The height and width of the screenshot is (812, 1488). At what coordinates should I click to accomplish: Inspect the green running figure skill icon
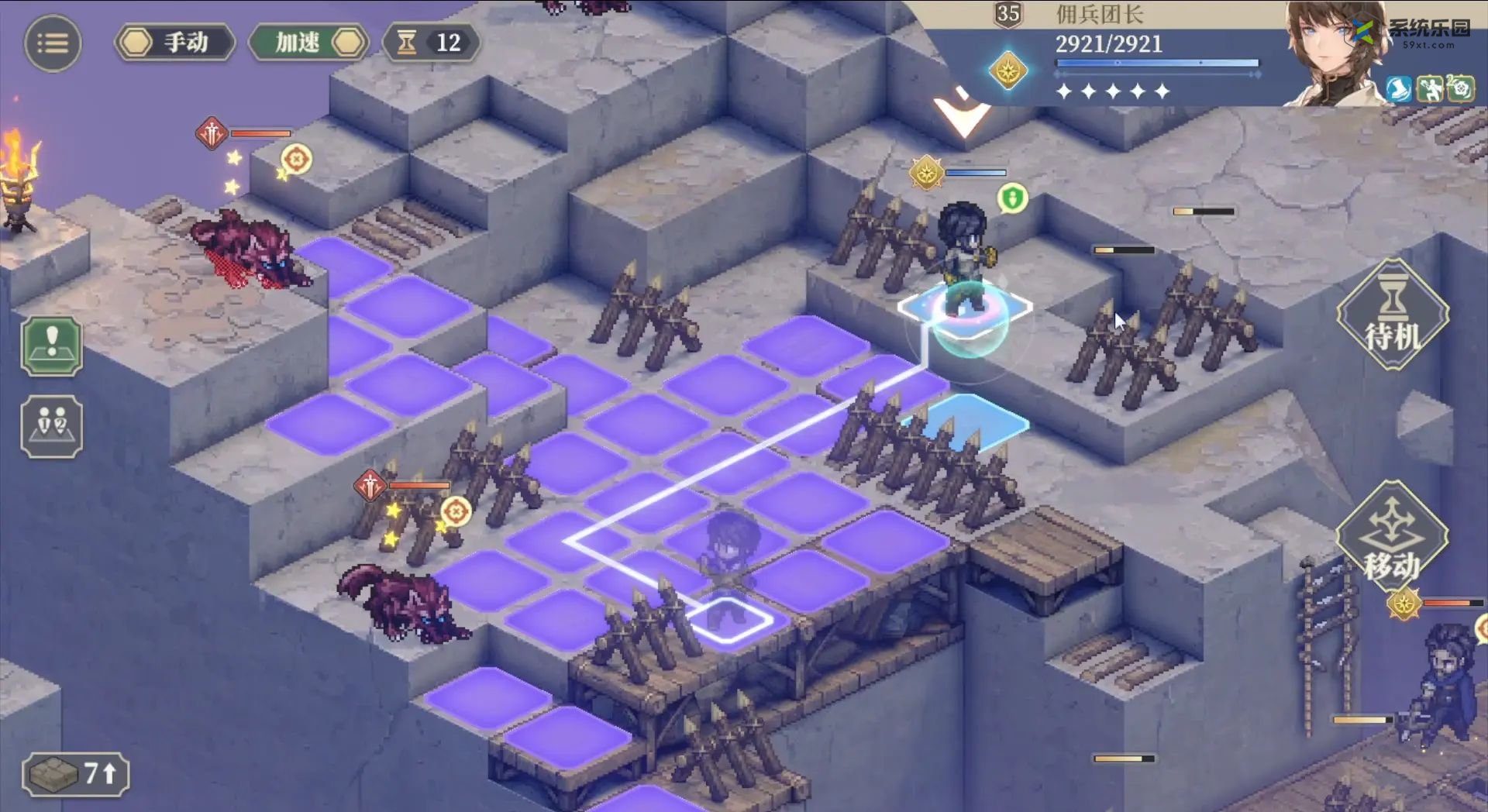[1430, 89]
